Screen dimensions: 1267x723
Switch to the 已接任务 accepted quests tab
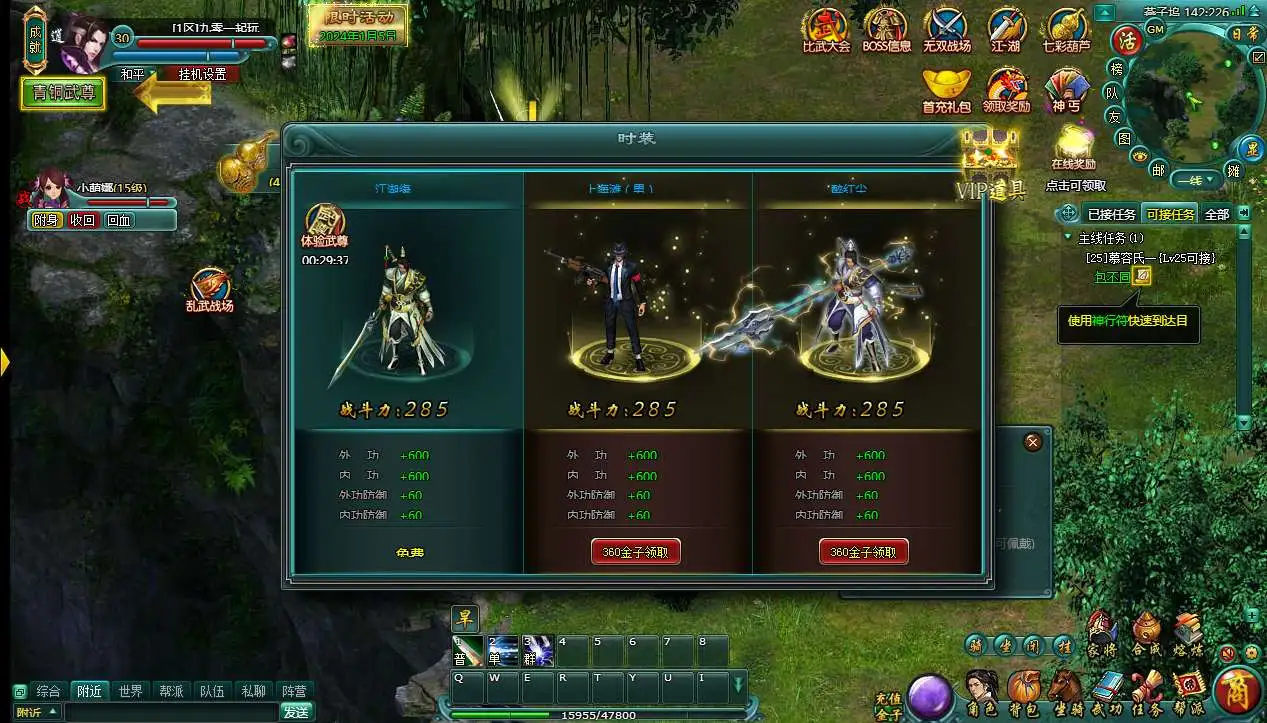1111,214
